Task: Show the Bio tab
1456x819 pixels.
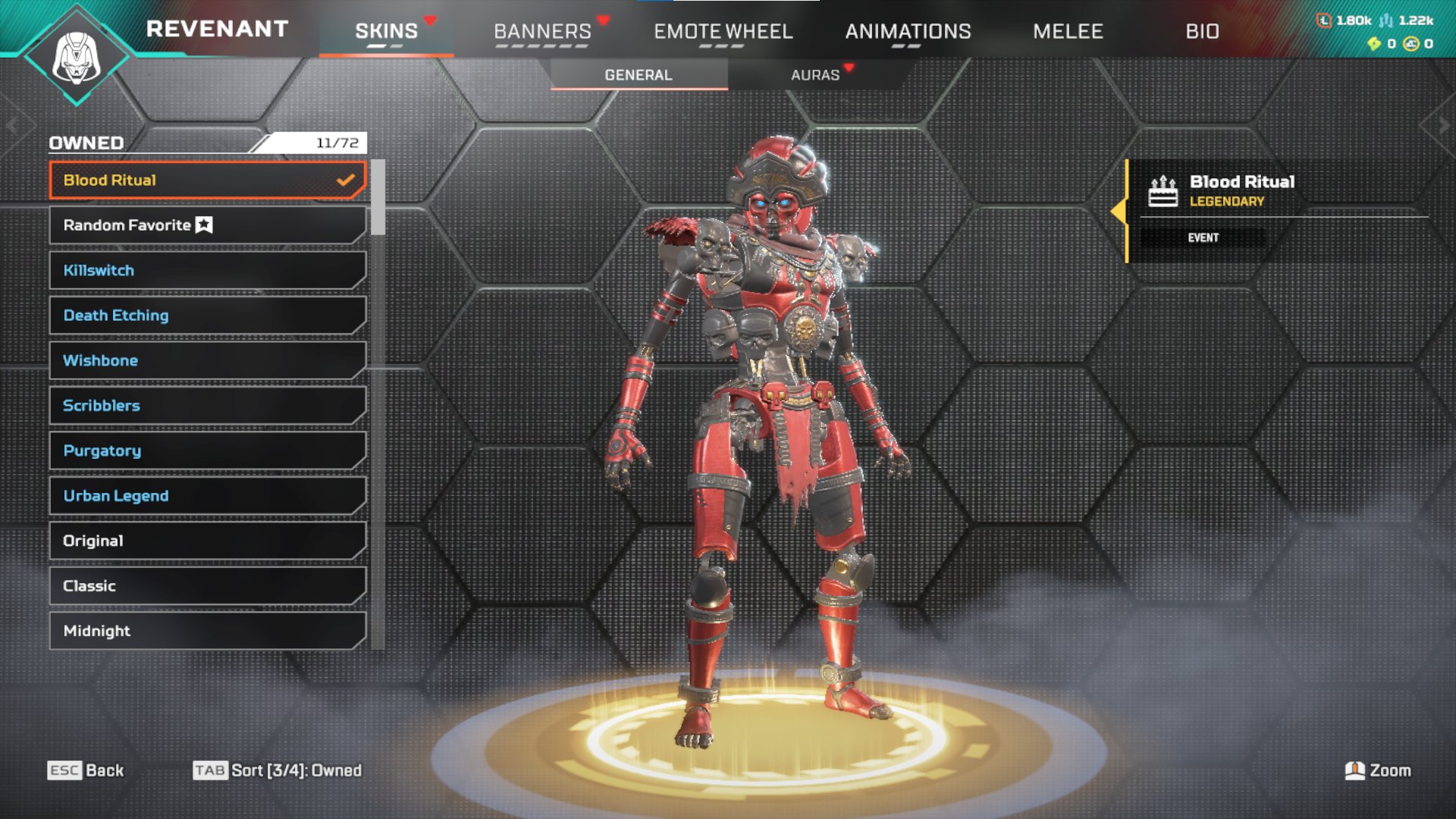Action: point(1202,31)
